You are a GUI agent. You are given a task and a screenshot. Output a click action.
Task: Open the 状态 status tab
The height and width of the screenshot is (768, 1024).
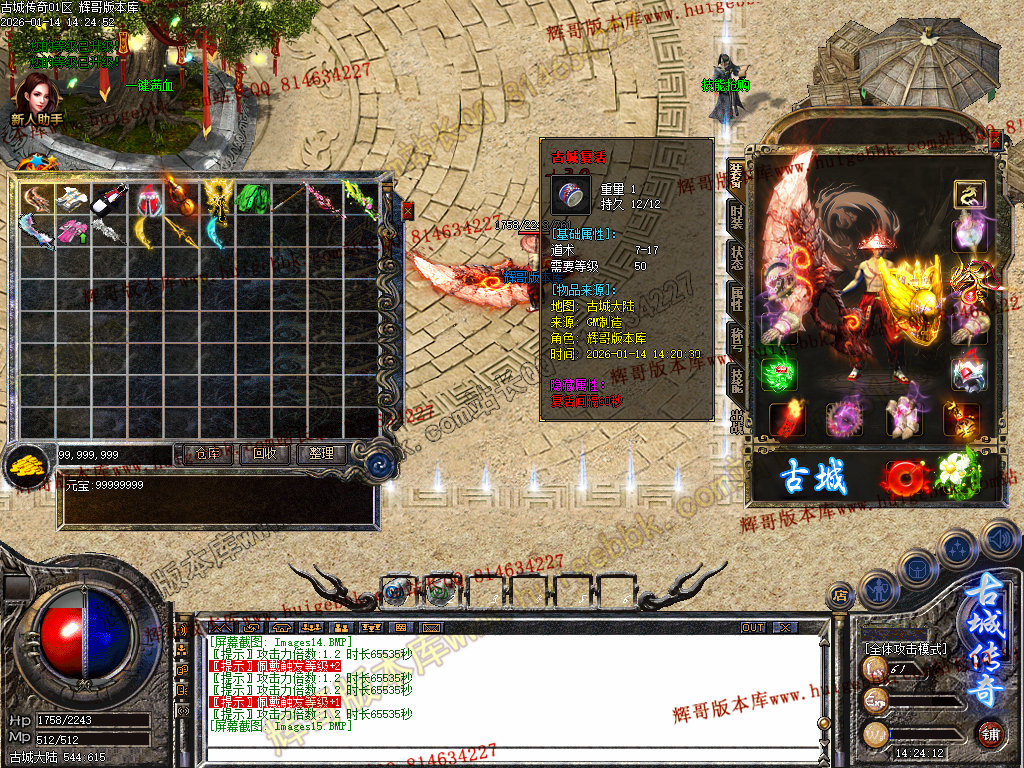(x=737, y=255)
